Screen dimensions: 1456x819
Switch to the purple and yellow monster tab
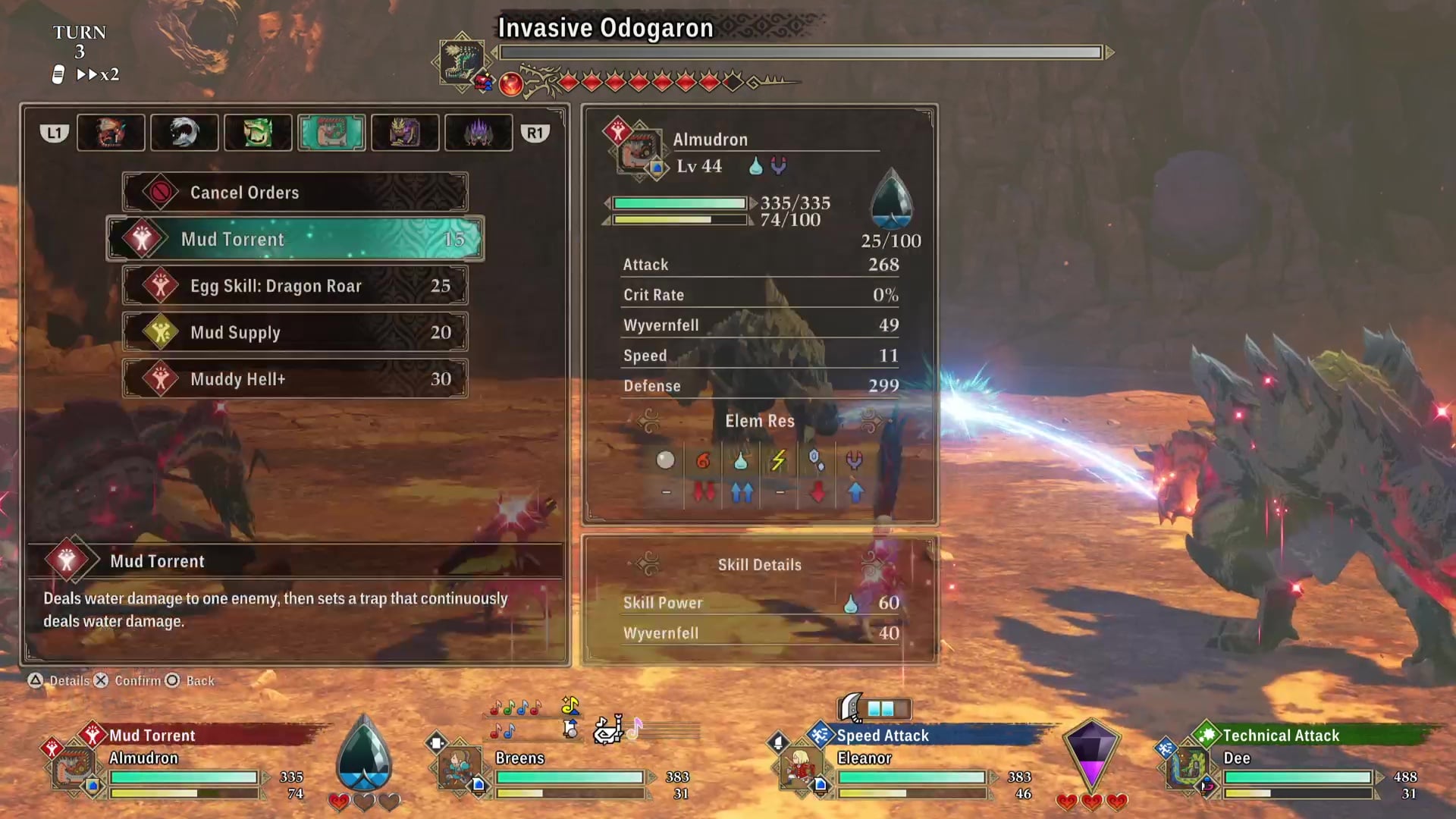pos(405,133)
